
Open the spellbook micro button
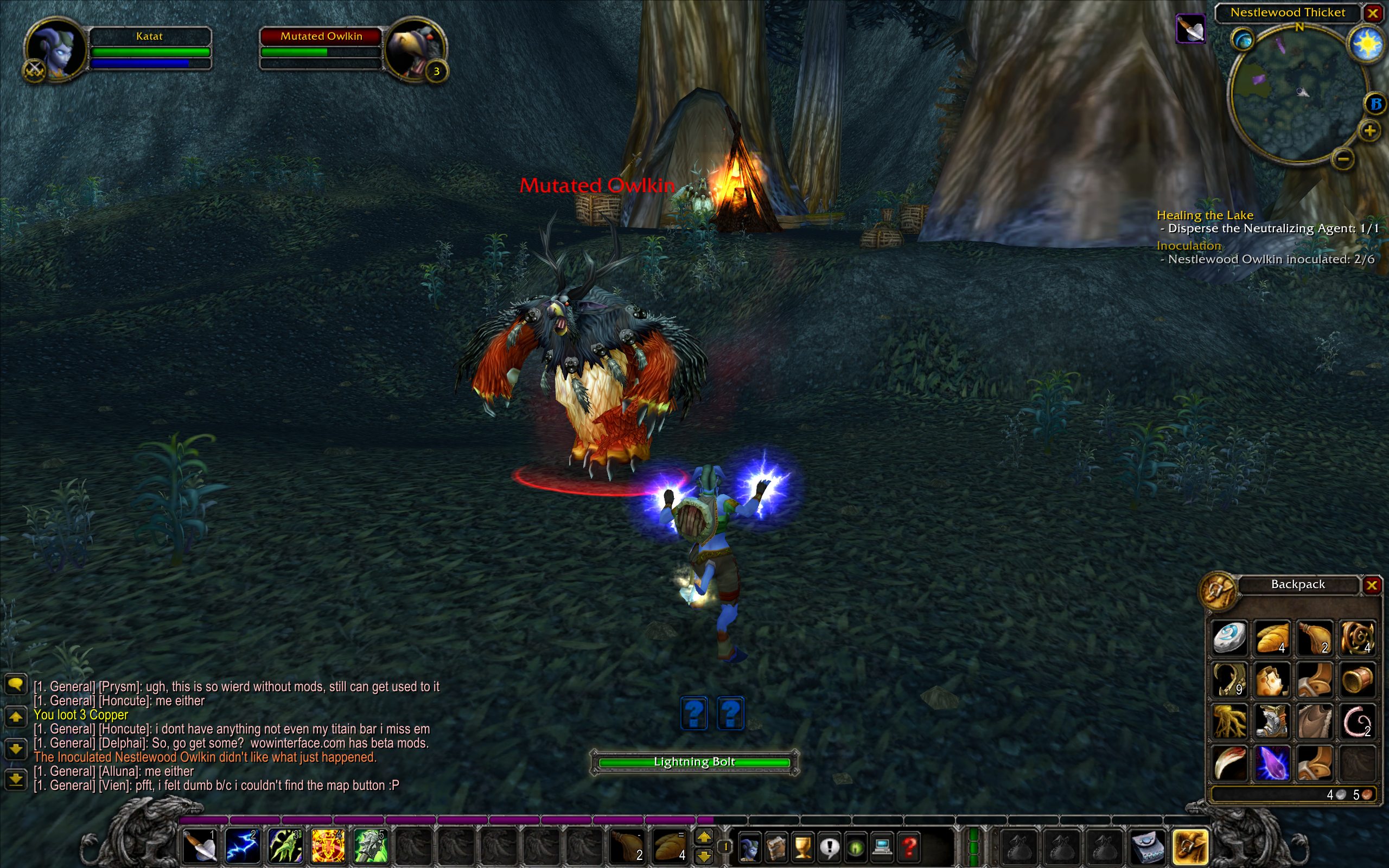coord(775,847)
